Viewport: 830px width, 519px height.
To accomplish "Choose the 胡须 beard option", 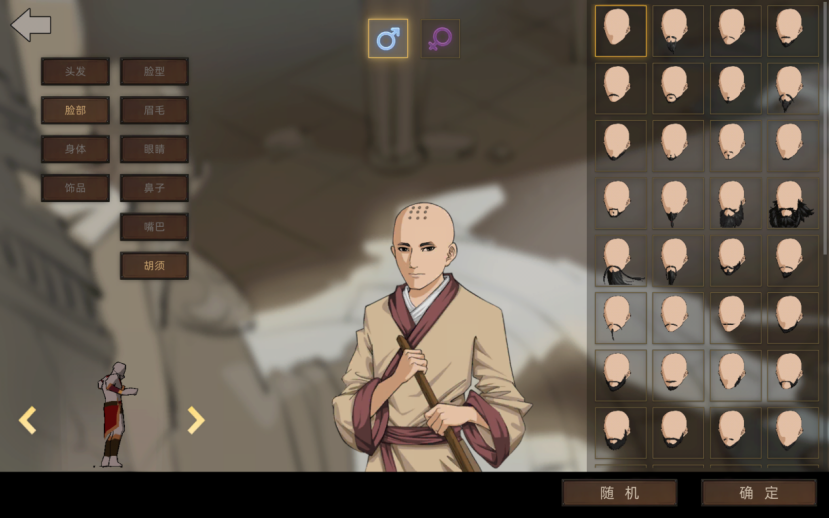I will (x=154, y=266).
